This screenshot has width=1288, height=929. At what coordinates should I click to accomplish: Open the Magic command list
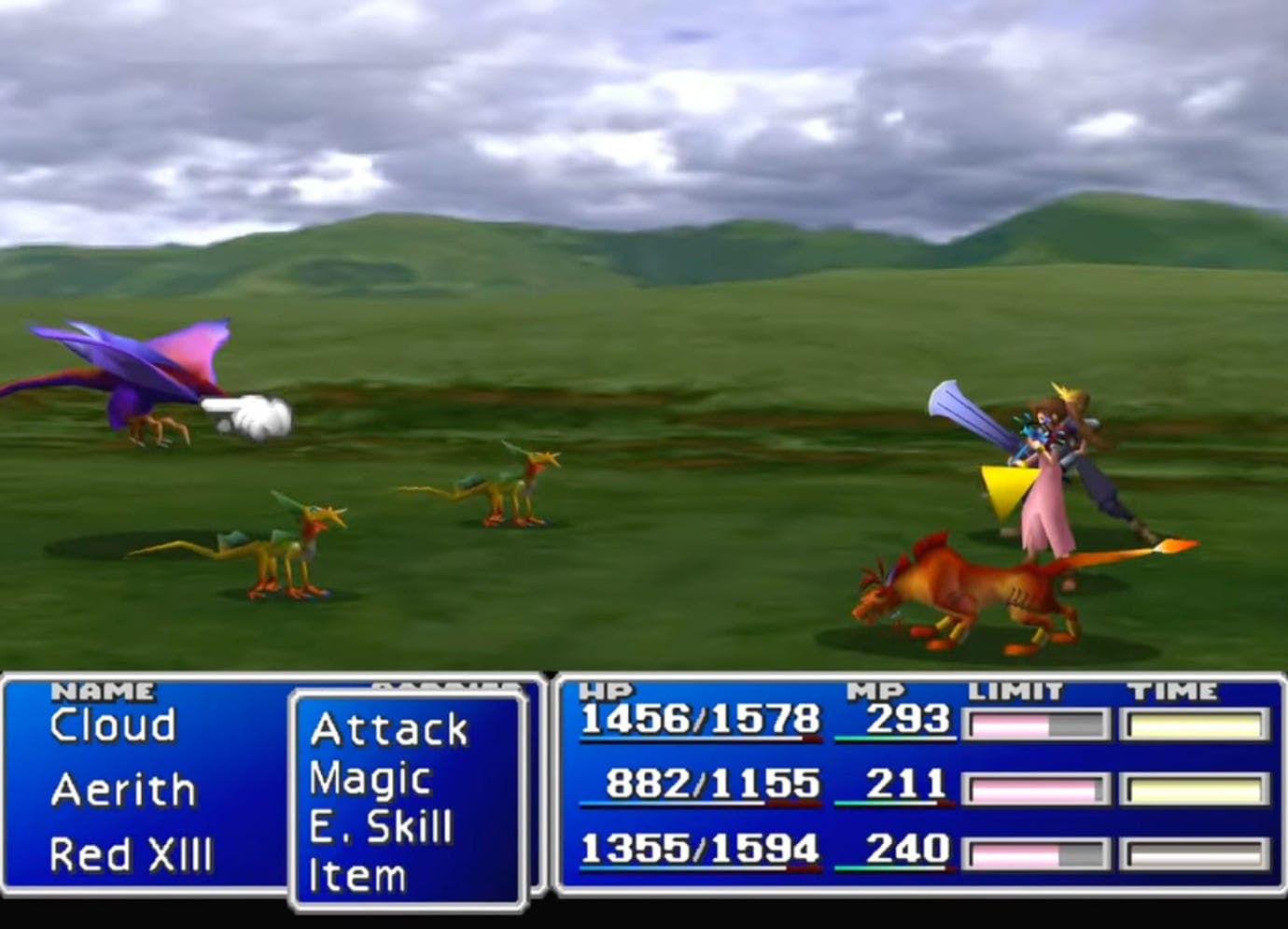pos(370,780)
